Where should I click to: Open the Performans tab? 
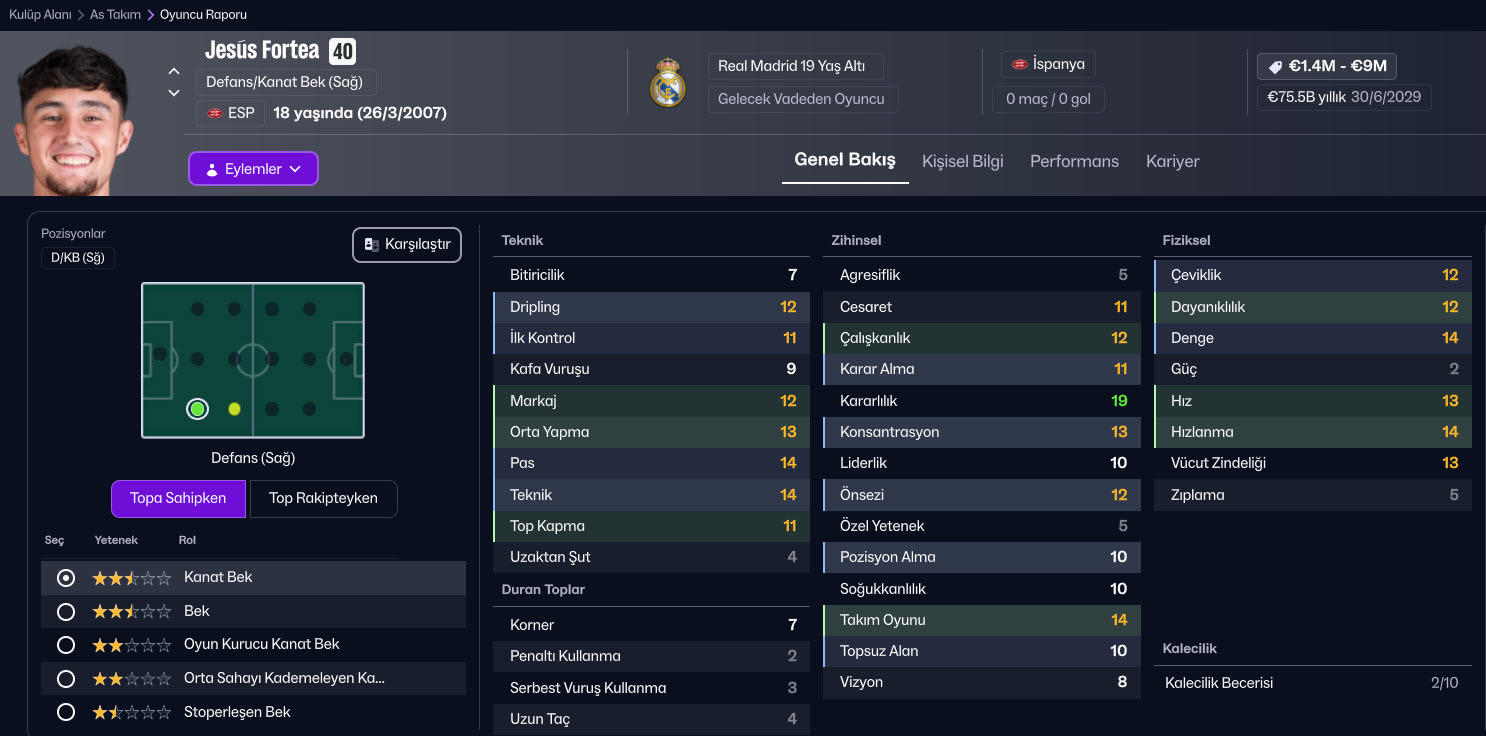click(1074, 161)
